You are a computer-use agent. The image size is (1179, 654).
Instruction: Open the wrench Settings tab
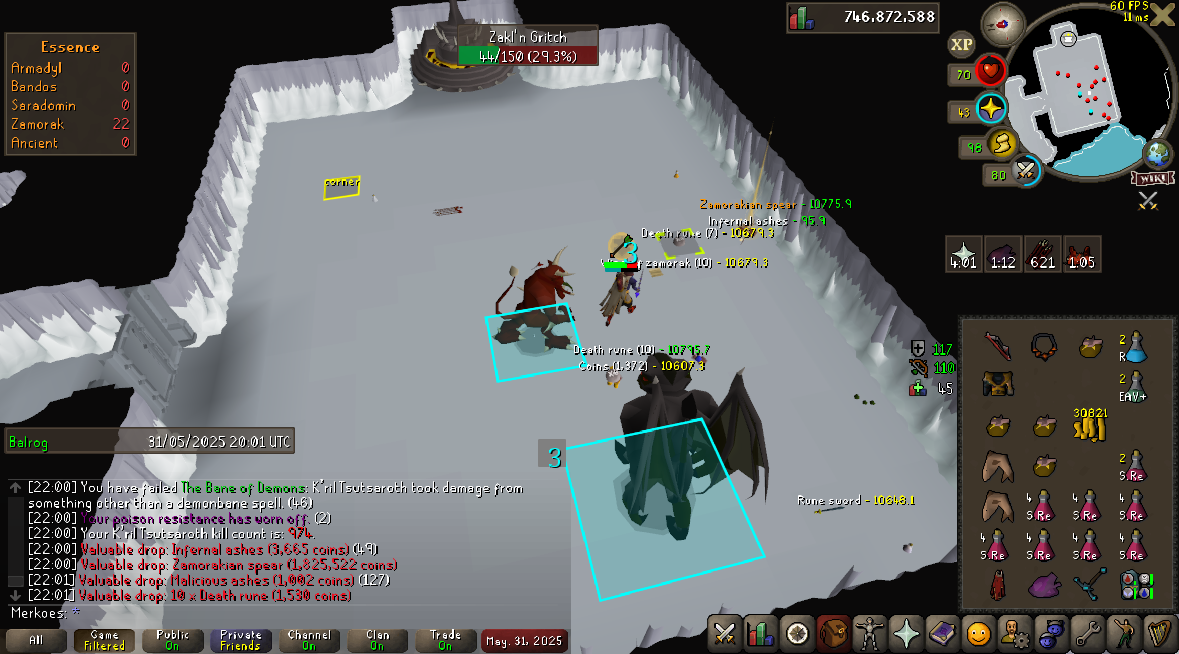coord(1086,633)
